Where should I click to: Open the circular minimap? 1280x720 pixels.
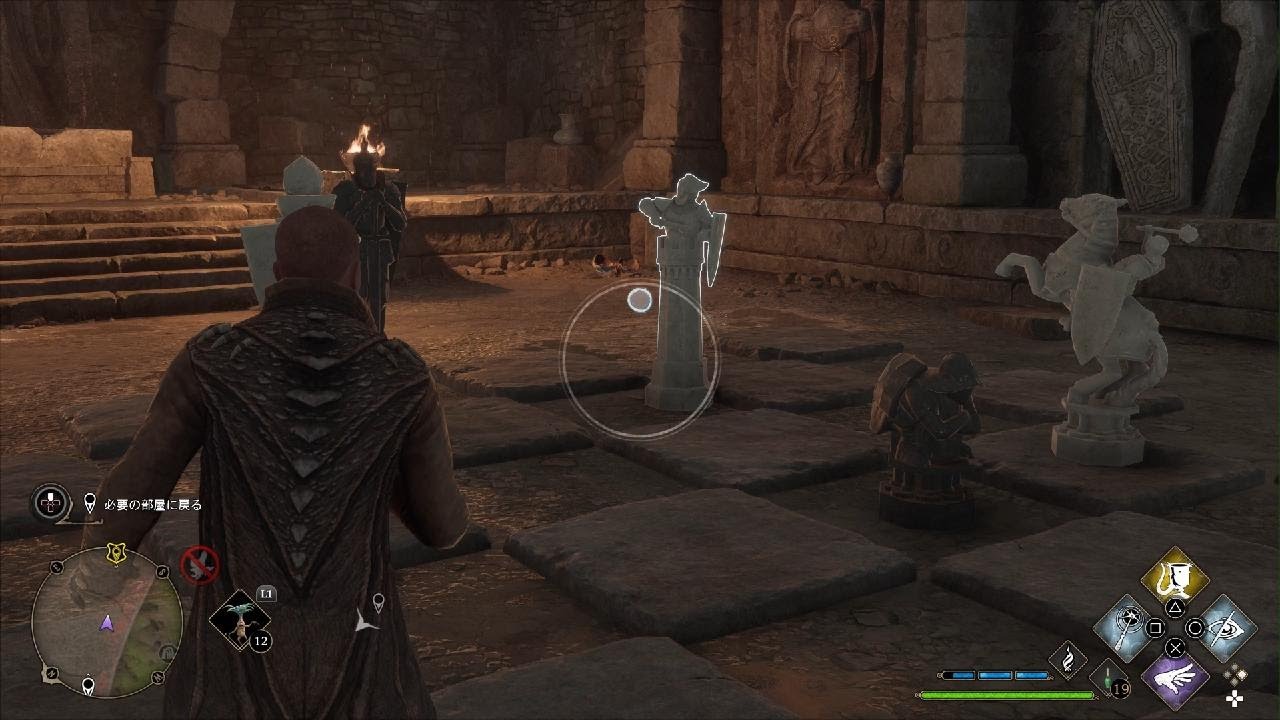107,621
